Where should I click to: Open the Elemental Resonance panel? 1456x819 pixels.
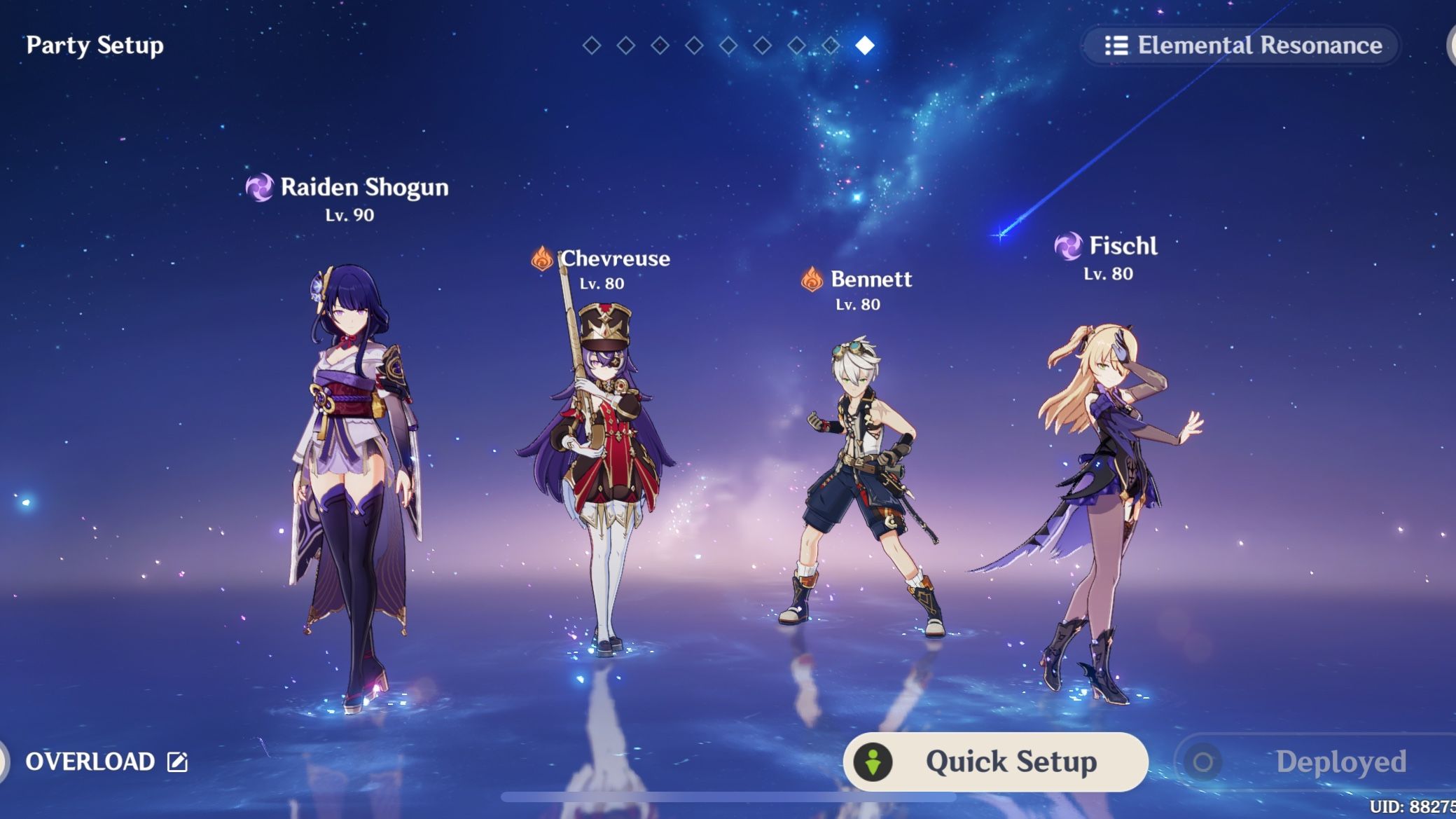click(1243, 46)
